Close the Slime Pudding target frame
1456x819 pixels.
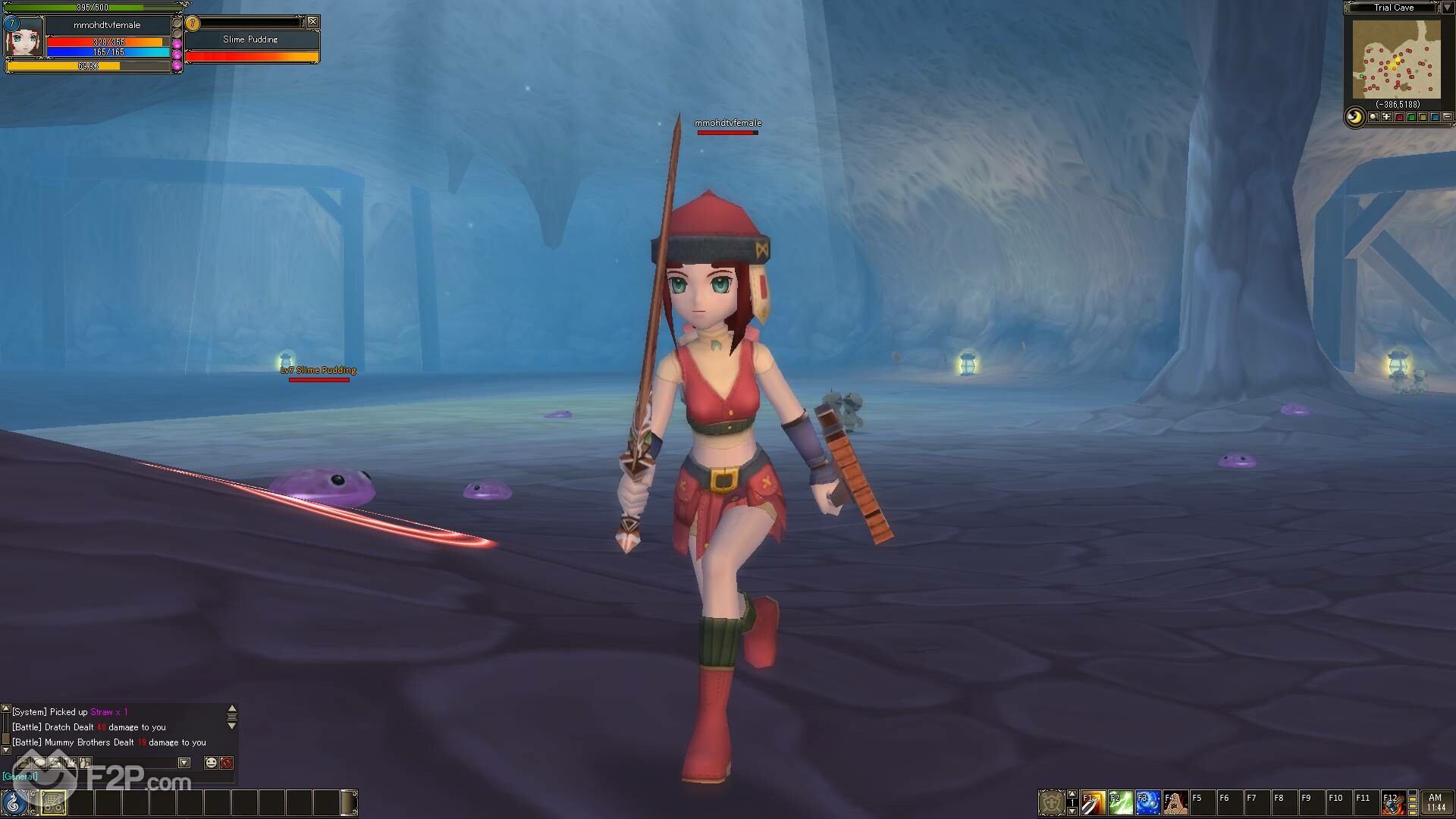312,22
